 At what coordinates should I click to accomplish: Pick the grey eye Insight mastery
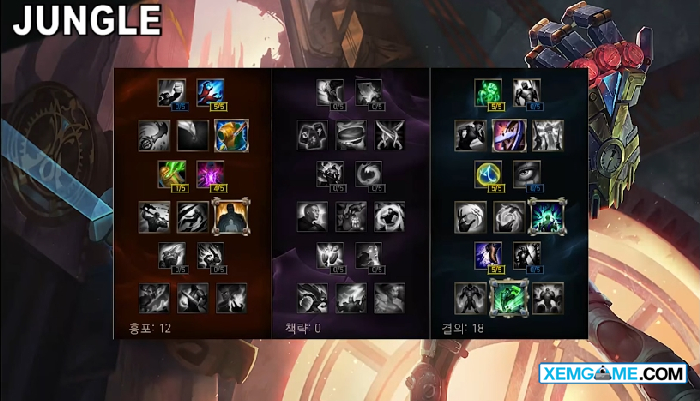point(527,174)
